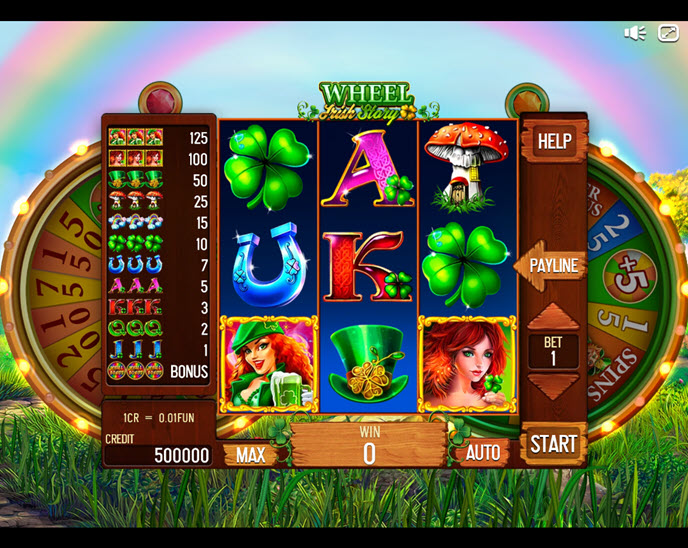
Task: Enable AUTO spin mode
Action: point(483,453)
